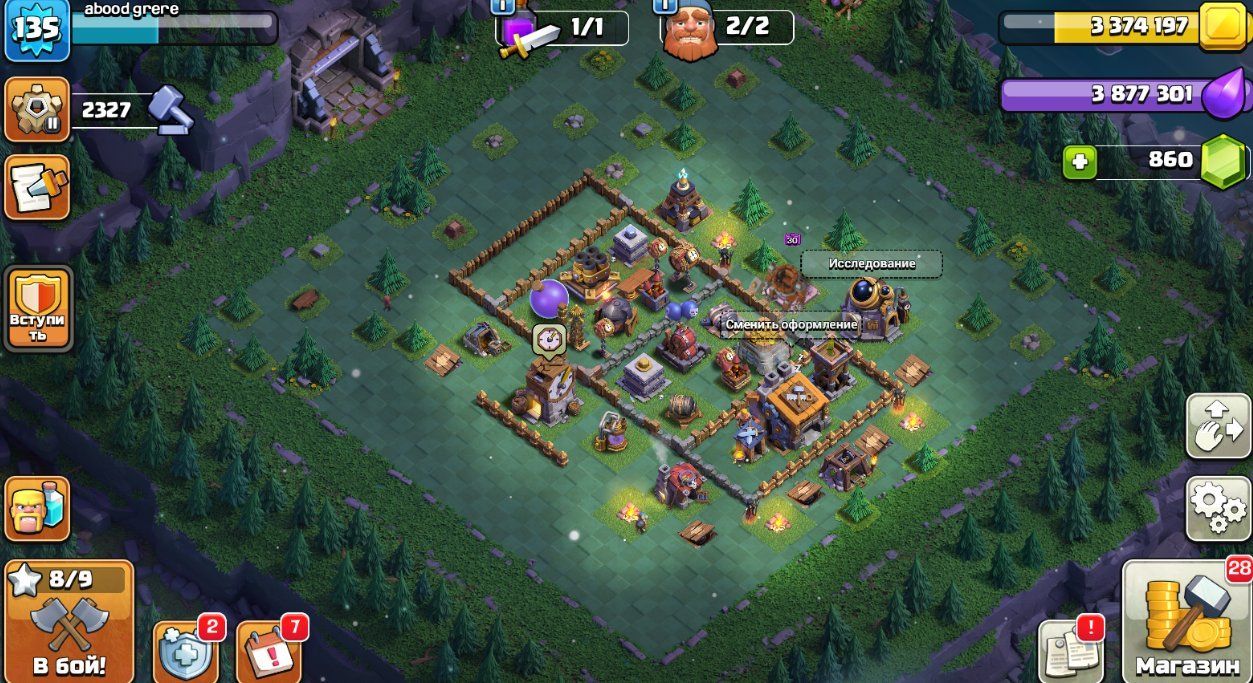
Task: Select the Исследование label
Action: point(871,264)
